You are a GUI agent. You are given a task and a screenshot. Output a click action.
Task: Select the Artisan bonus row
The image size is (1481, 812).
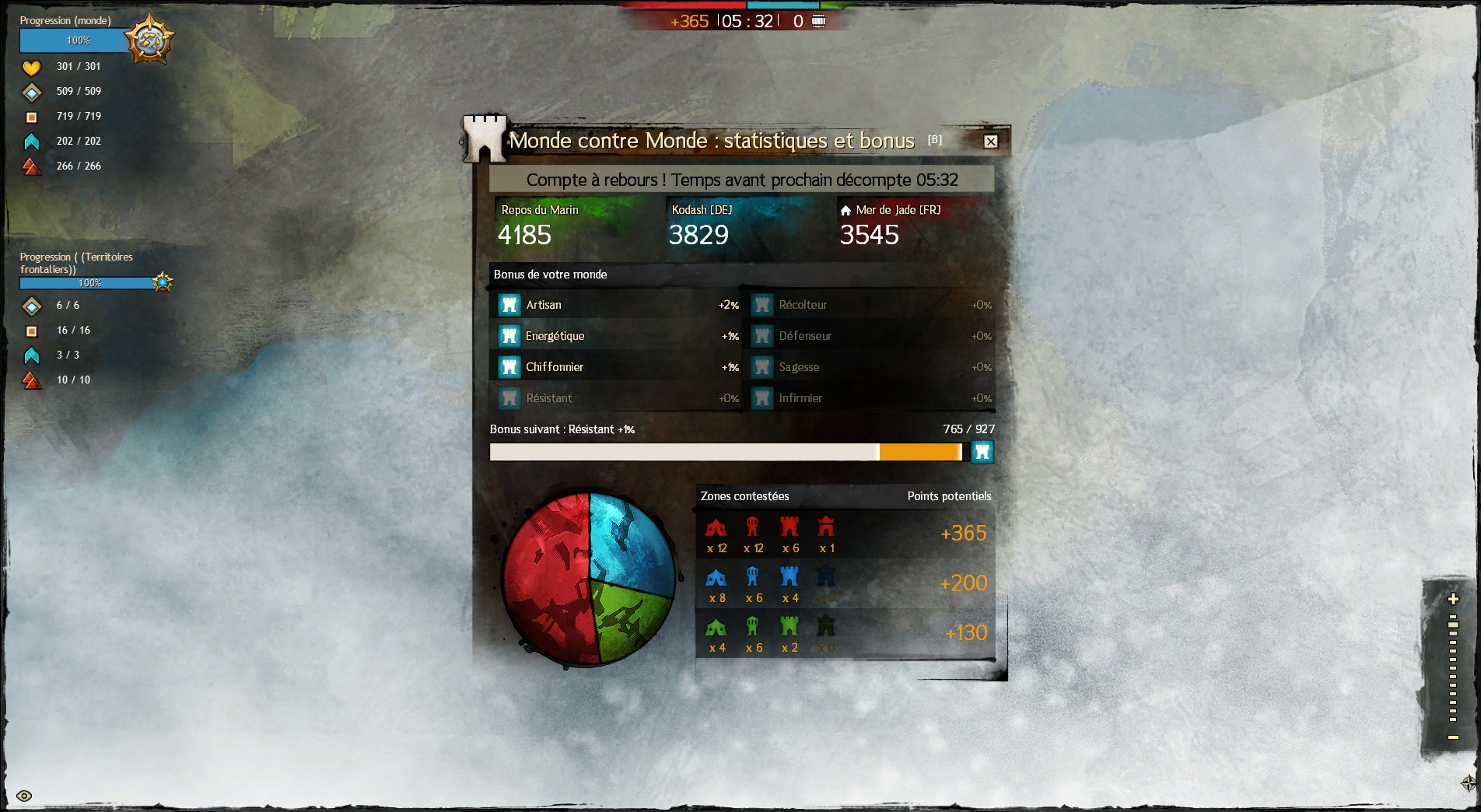616,305
